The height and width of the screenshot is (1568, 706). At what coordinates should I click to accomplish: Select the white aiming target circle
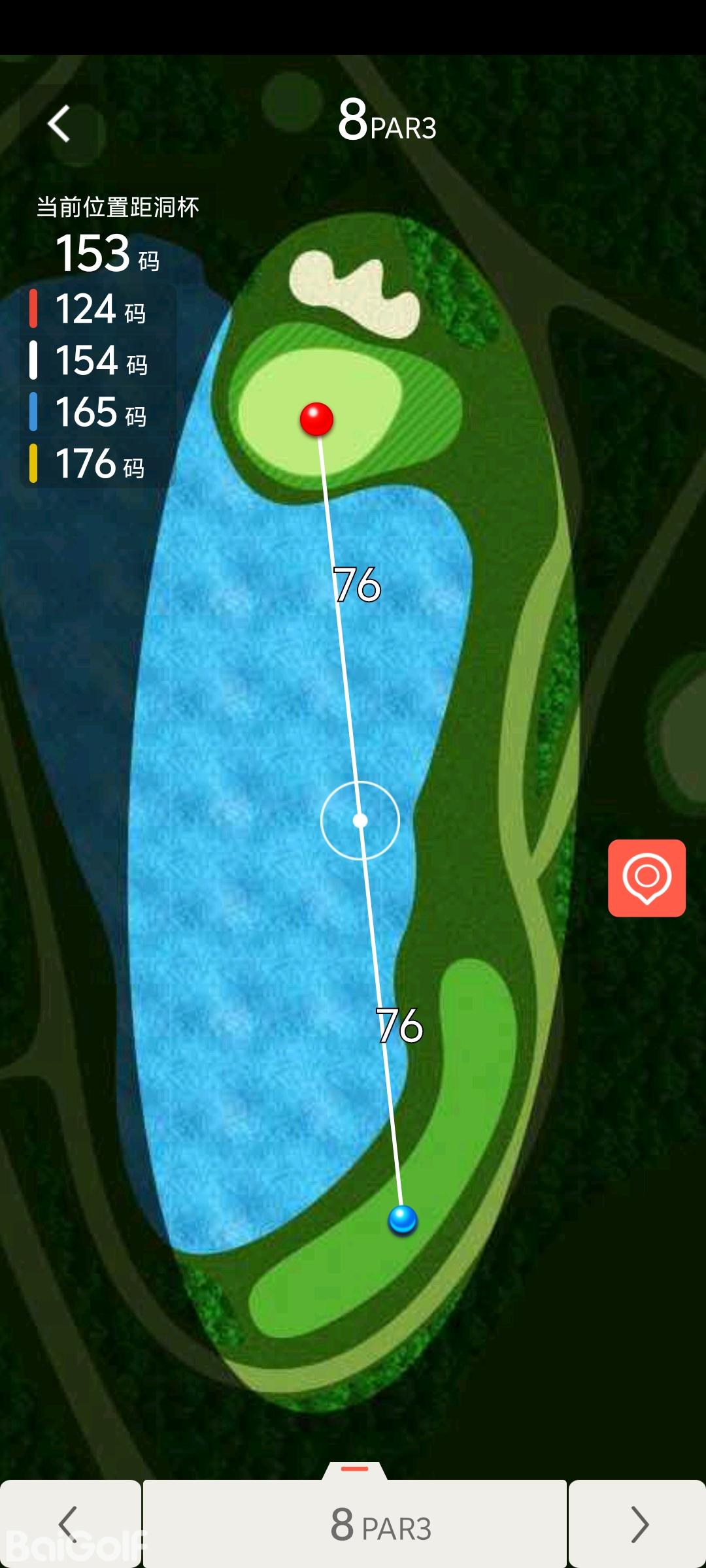tap(360, 820)
